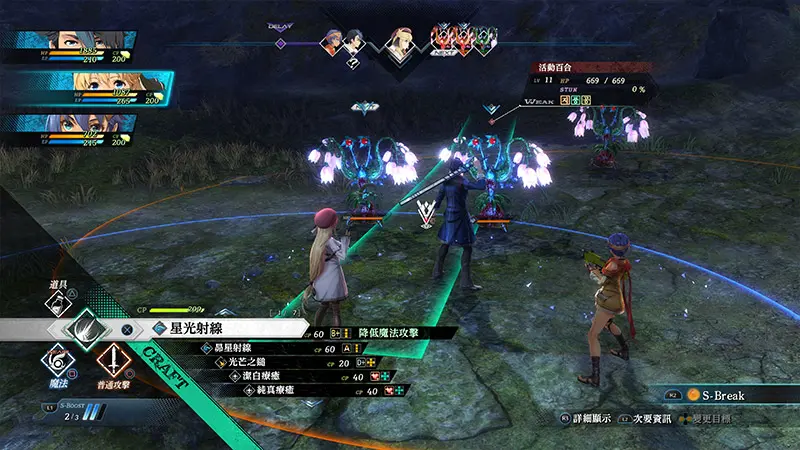Select the dark-haired party member portrait

click(72, 46)
